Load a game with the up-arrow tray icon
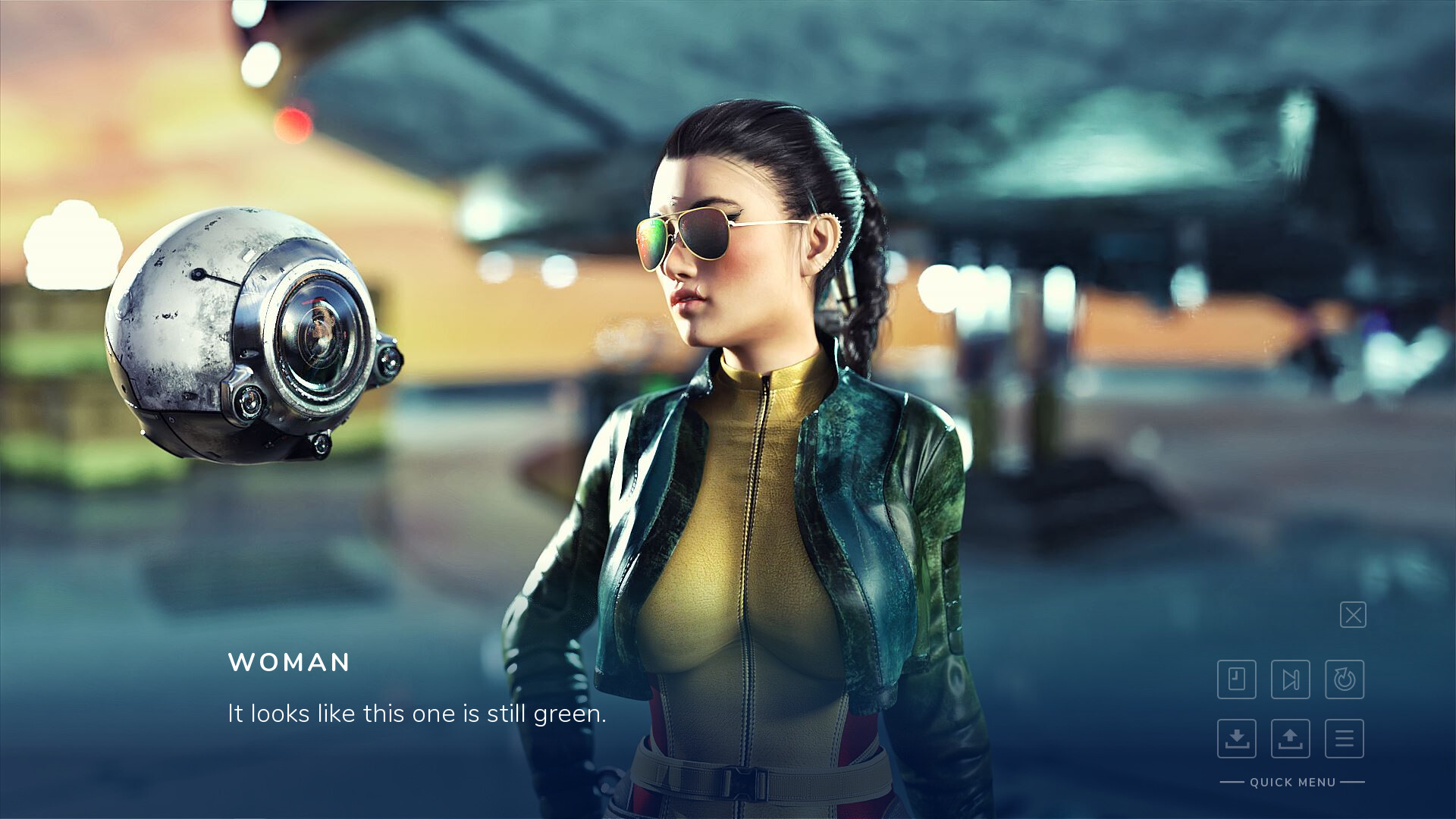This screenshot has width=1456, height=819. (x=1291, y=738)
